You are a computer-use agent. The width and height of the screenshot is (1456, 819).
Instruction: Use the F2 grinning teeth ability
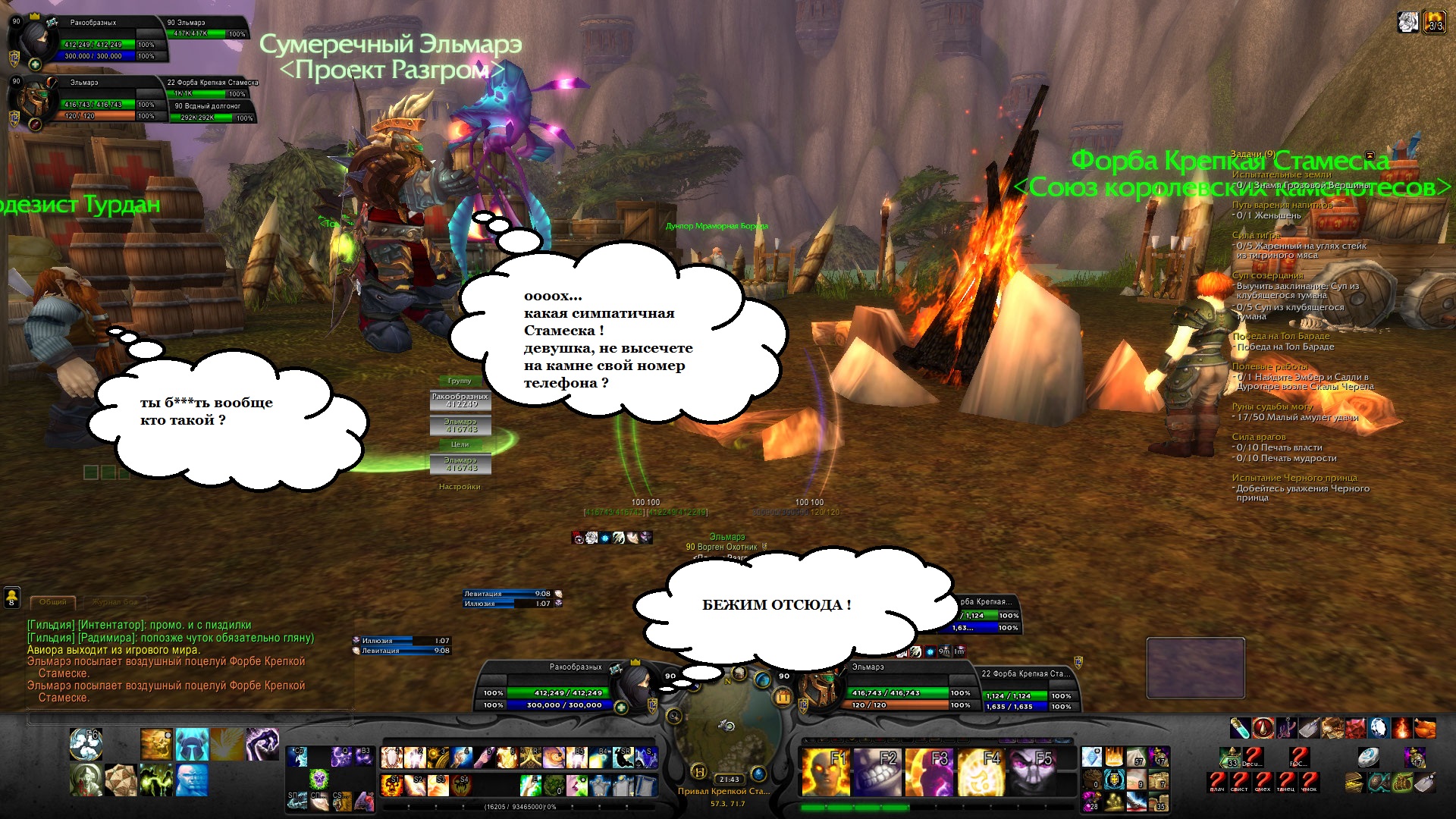pyautogui.click(x=876, y=771)
